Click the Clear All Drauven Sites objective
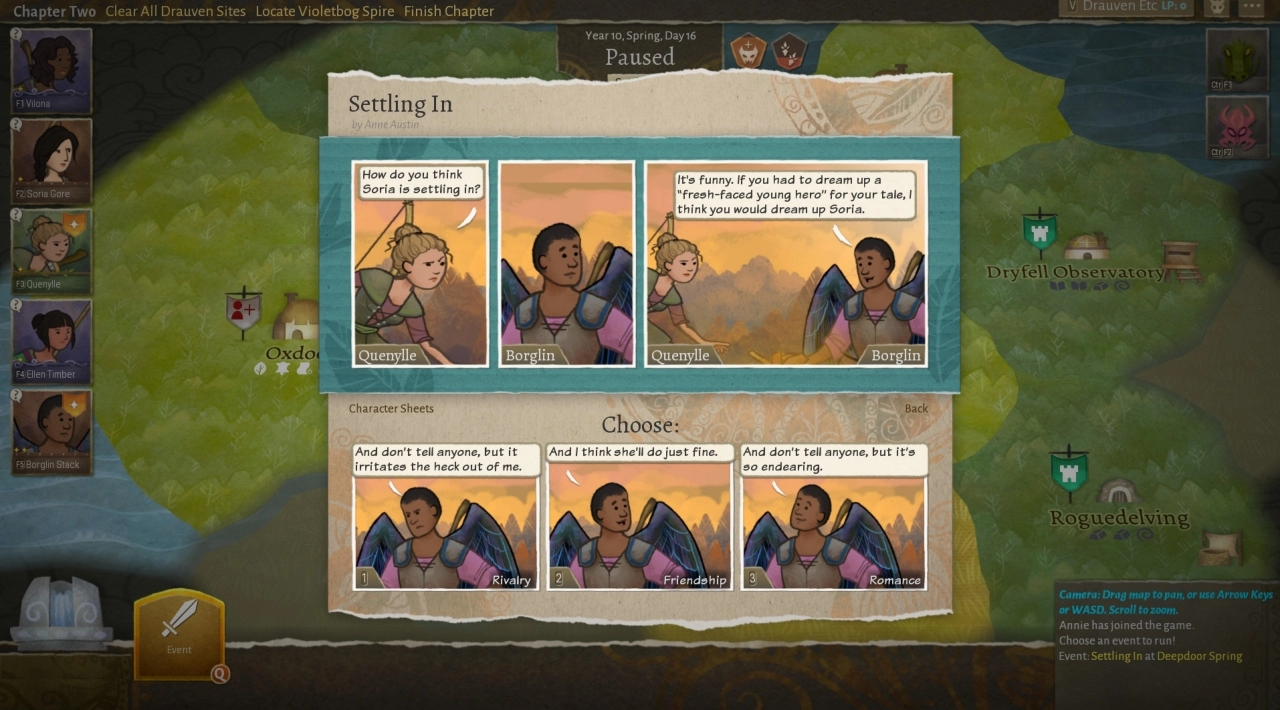This screenshot has height=710, width=1280. (x=174, y=11)
